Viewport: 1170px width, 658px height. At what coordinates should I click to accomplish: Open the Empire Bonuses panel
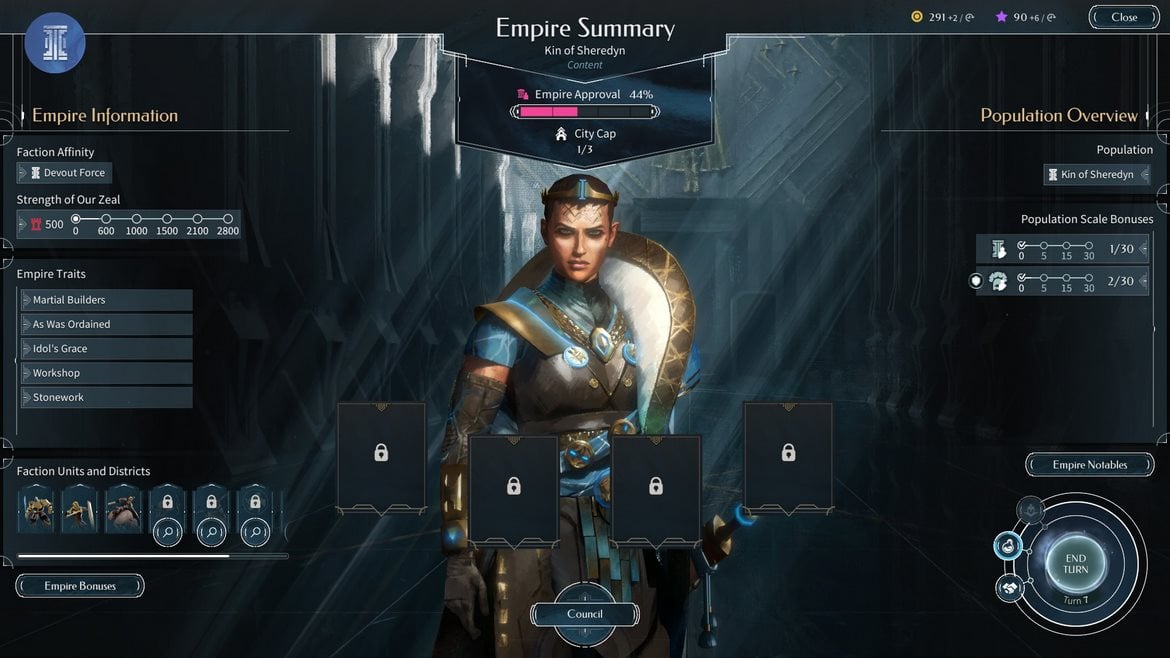pyautogui.click(x=80, y=586)
